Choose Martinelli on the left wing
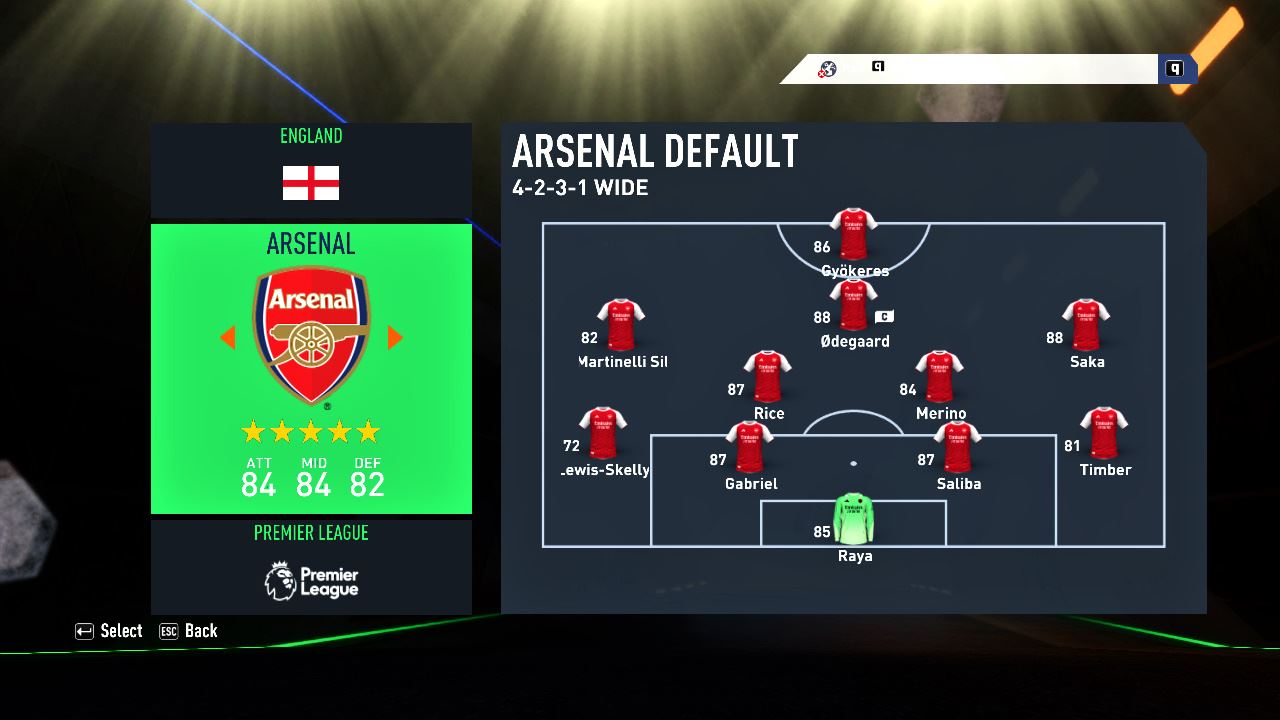This screenshot has width=1280, height=720. coord(621,326)
